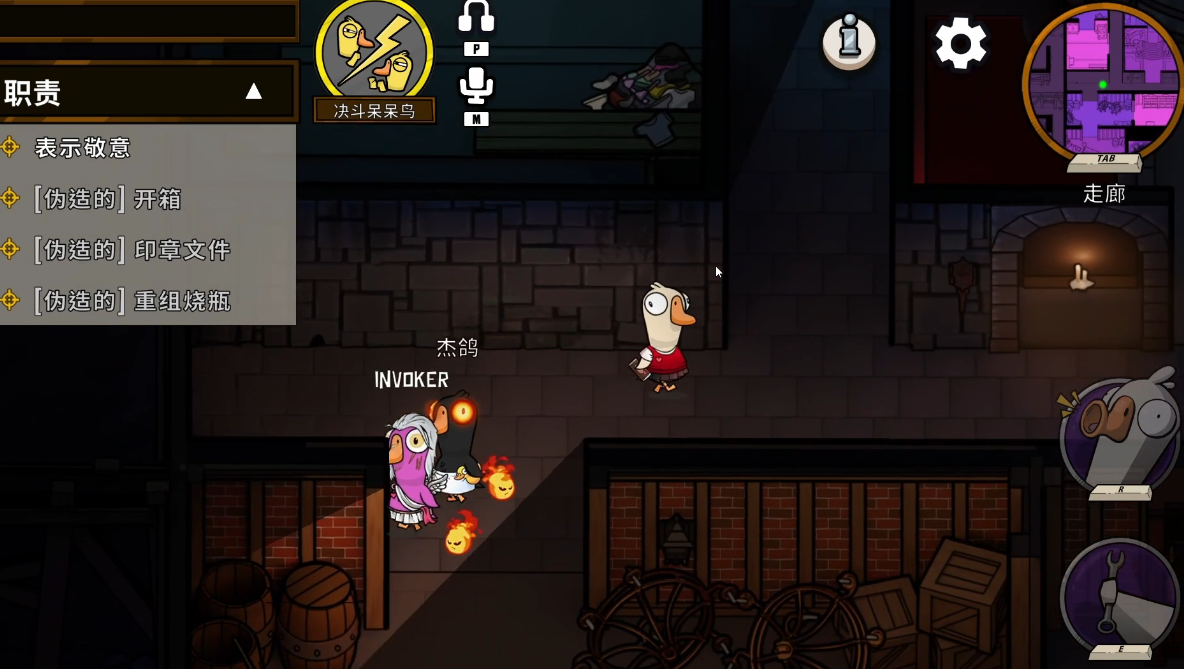The width and height of the screenshot is (1184, 669).
Task: Activate the wrench use ability button
Action: click(1120, 597)
